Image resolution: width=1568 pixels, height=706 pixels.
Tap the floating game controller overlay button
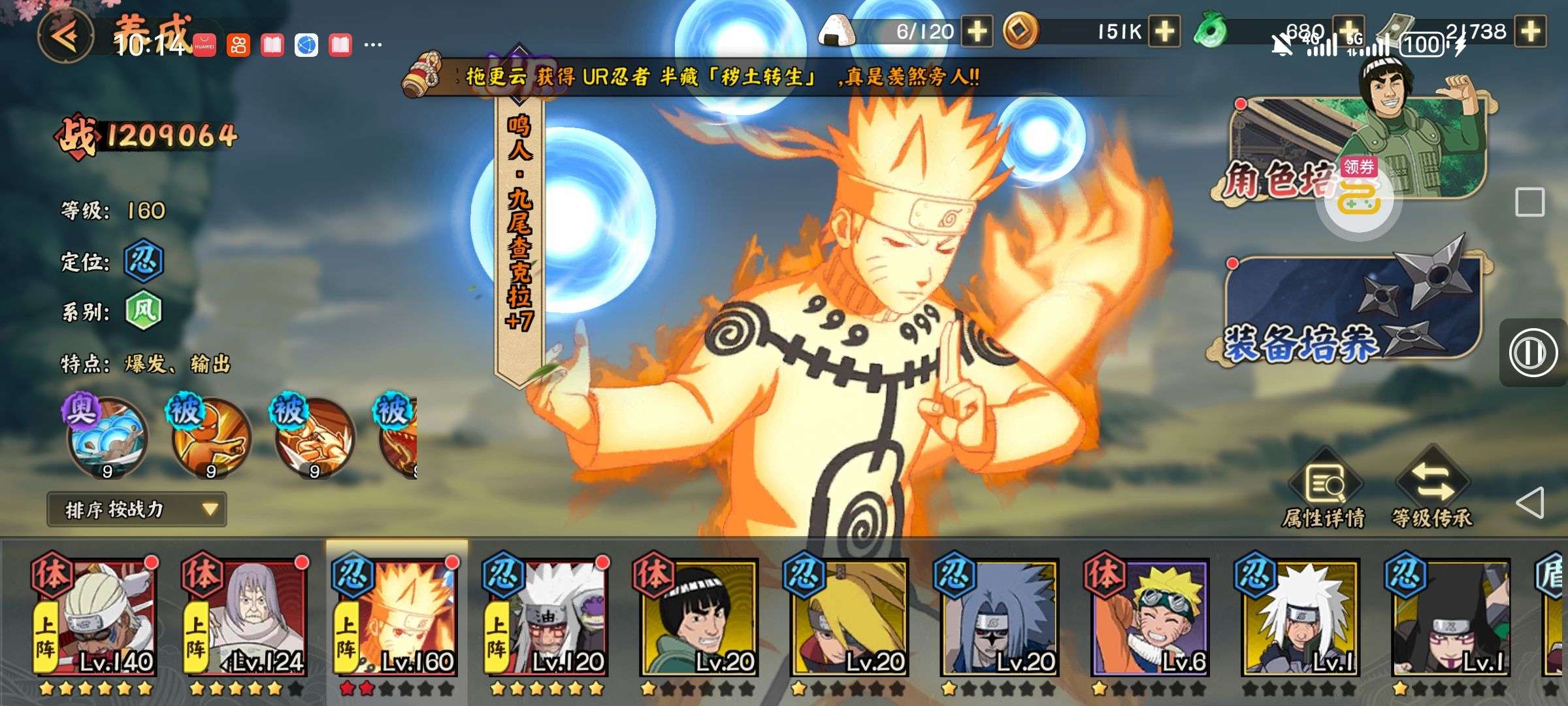click(x=1359, y=199)
